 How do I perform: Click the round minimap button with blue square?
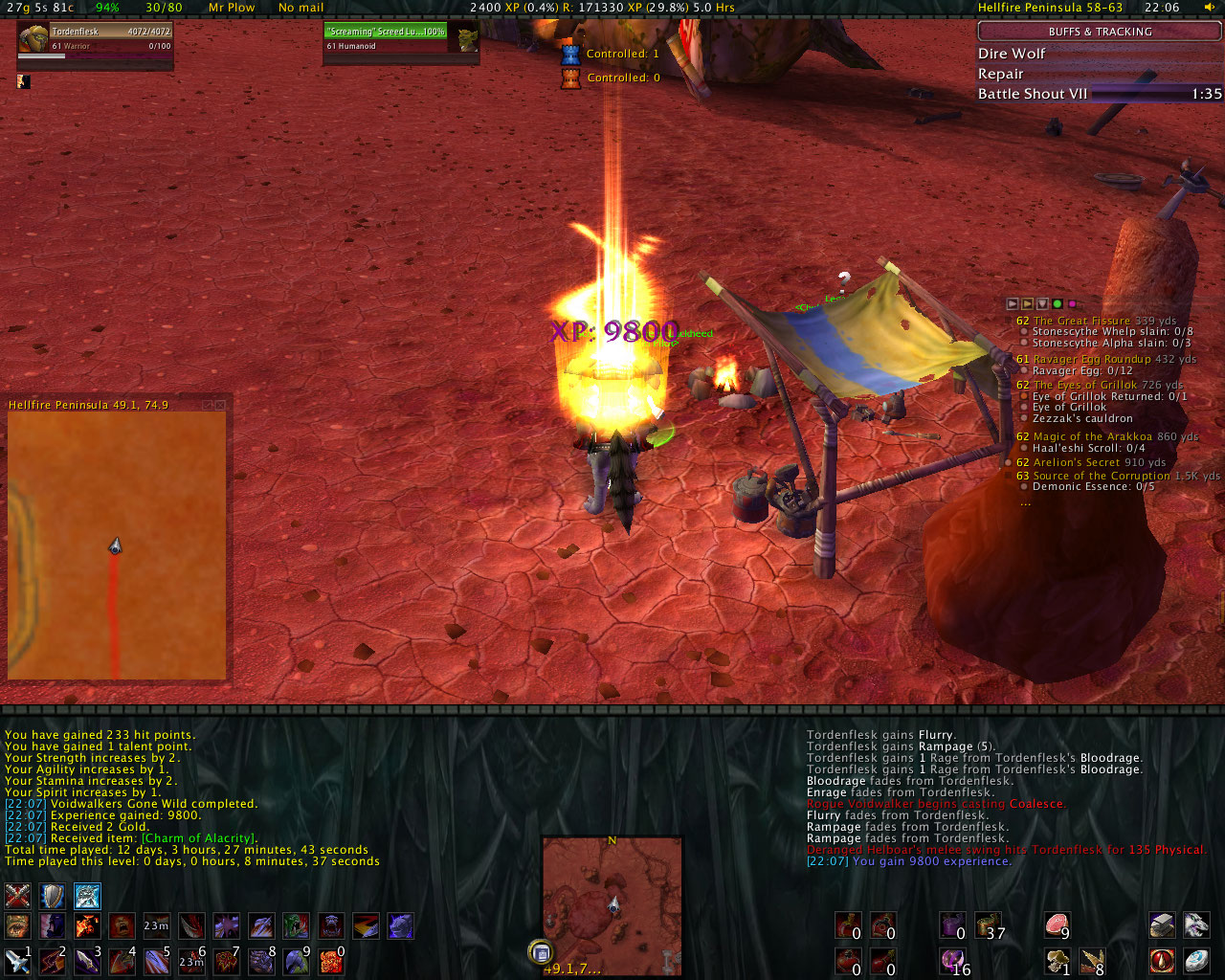[x=541, y=952]
